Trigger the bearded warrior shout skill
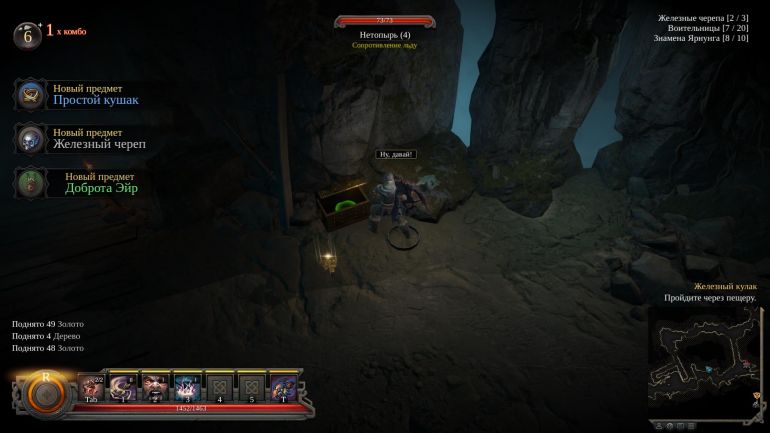Viewport: 770px width, 433px height. 155,387
